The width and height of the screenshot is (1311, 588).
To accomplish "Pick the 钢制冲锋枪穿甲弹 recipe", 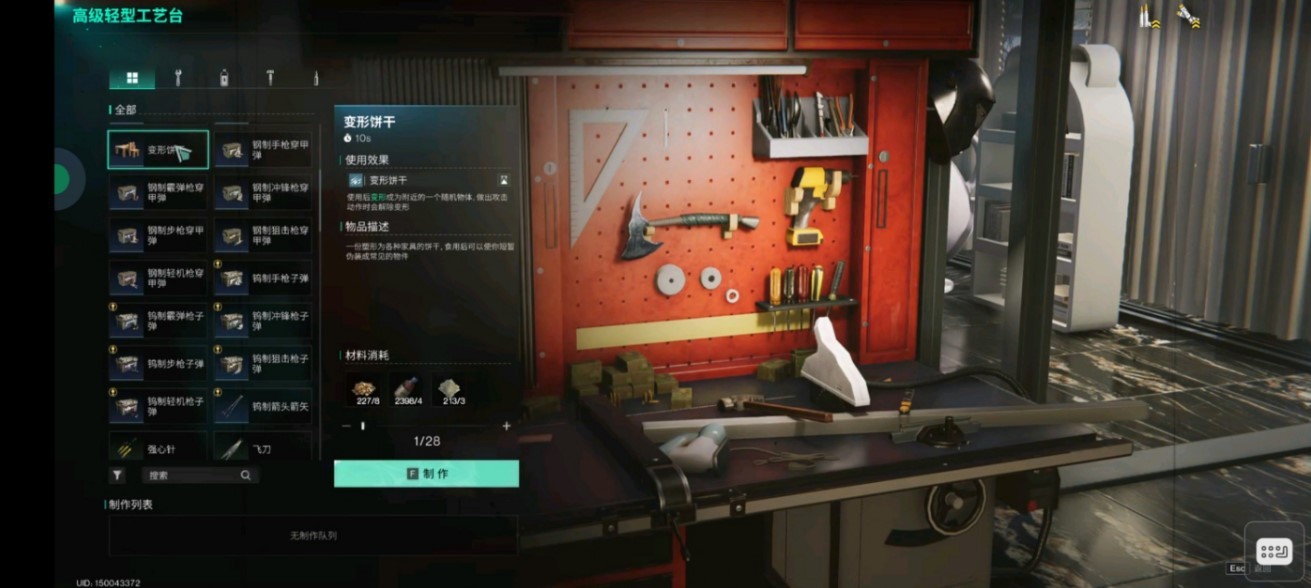I will pyautogui.click(x=263, y=192).
